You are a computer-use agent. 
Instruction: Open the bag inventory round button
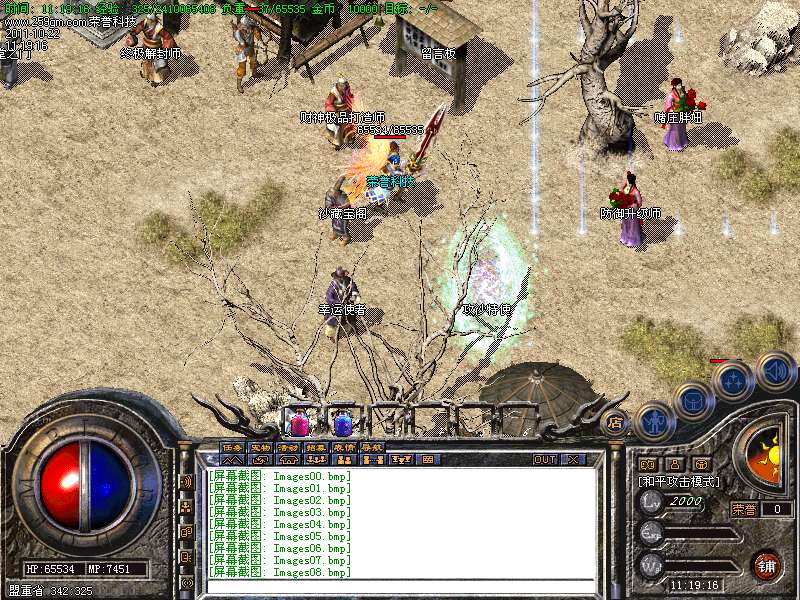click(x=692, y=402)
